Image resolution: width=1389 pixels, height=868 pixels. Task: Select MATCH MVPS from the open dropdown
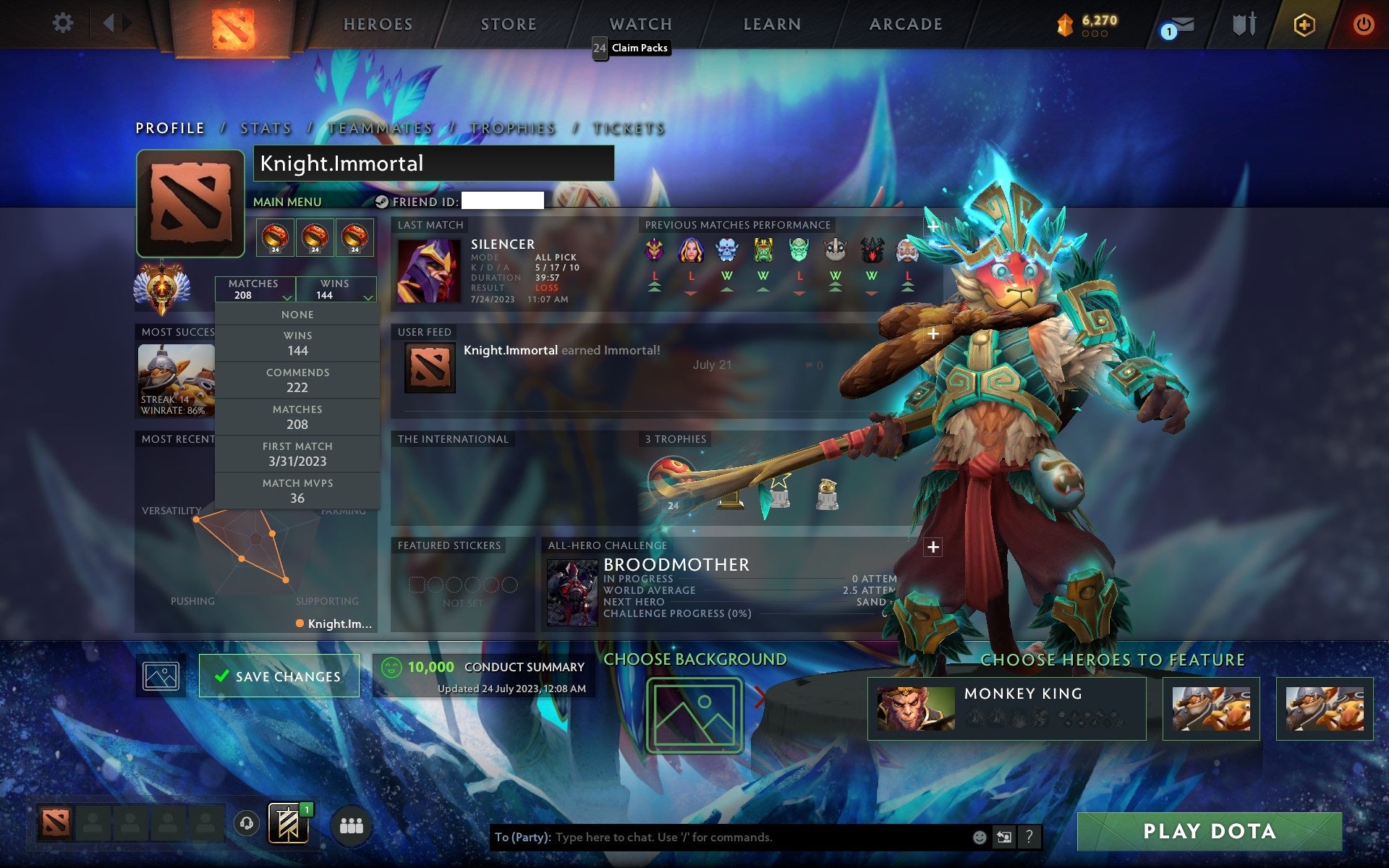click(x=298, y=490)
